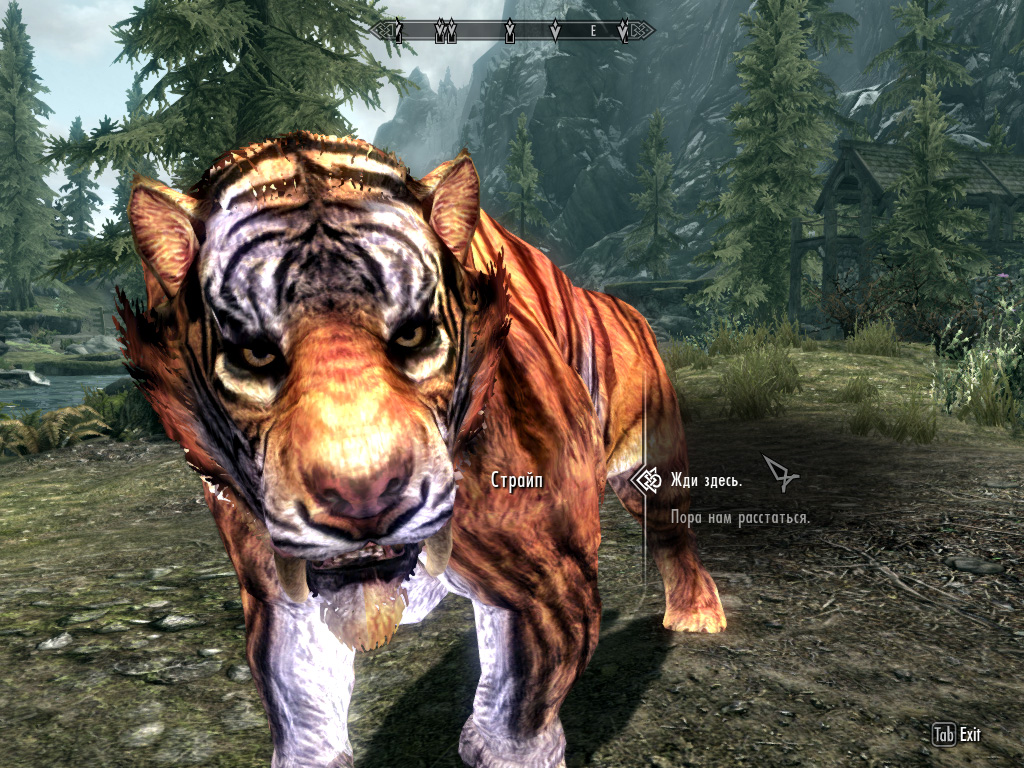
Task: Choose the "Жди здесь." dialogue option
Action: [707, 481]
